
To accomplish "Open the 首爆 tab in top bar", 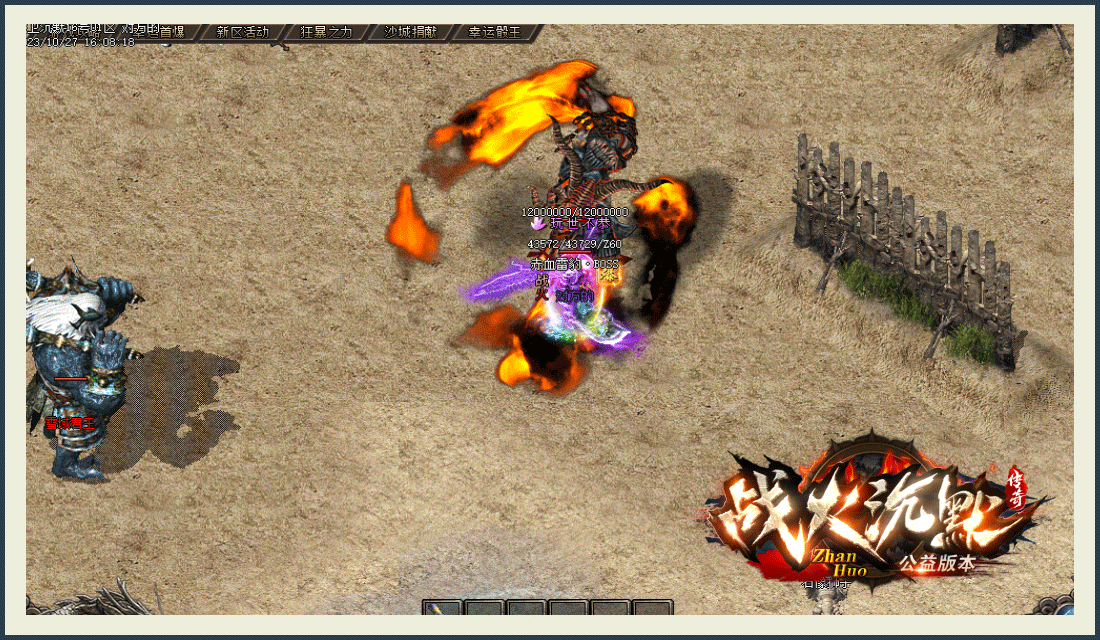I will [173, 32].
